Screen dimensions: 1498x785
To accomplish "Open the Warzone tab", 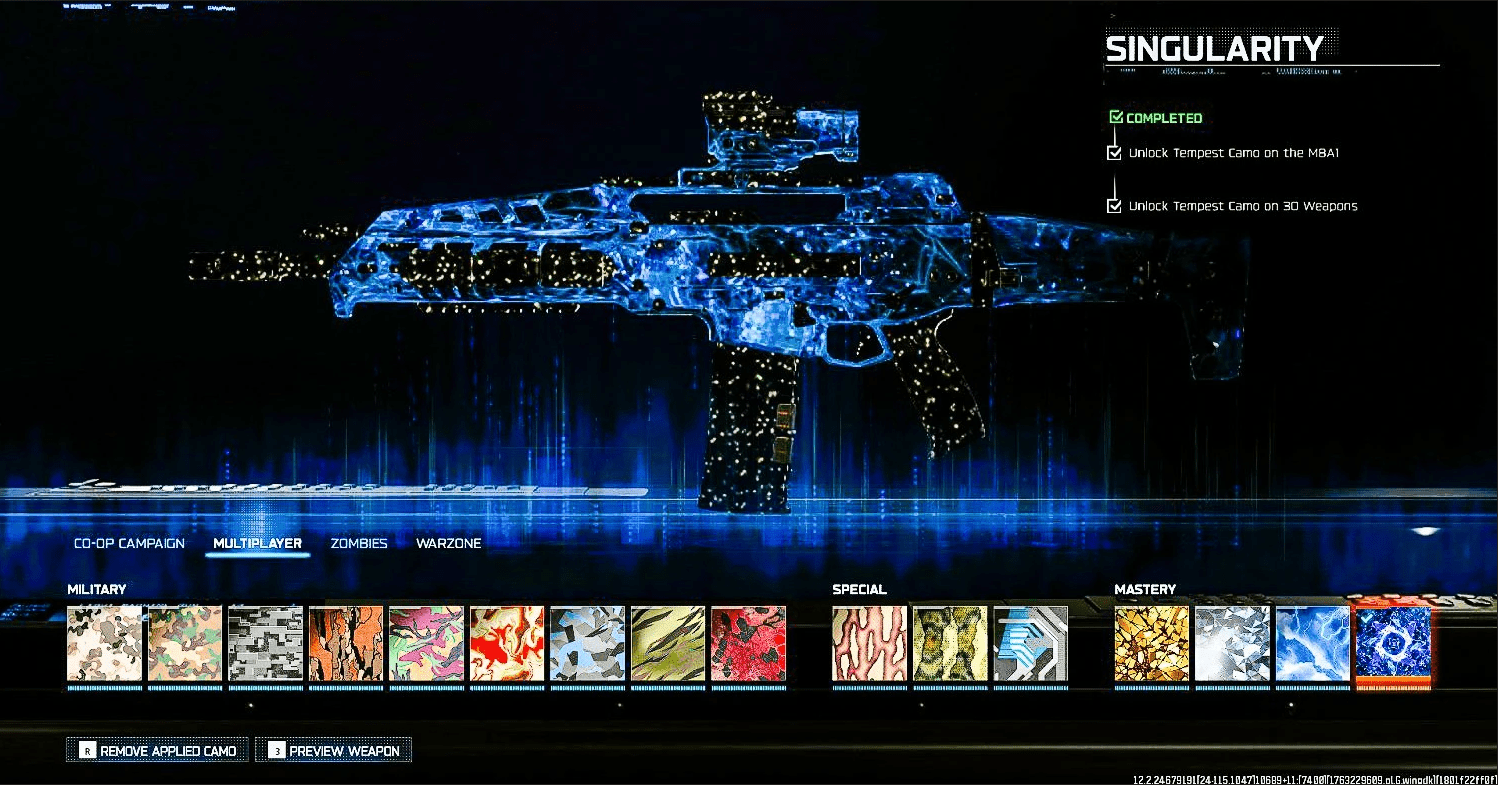I will coord(449,543).
